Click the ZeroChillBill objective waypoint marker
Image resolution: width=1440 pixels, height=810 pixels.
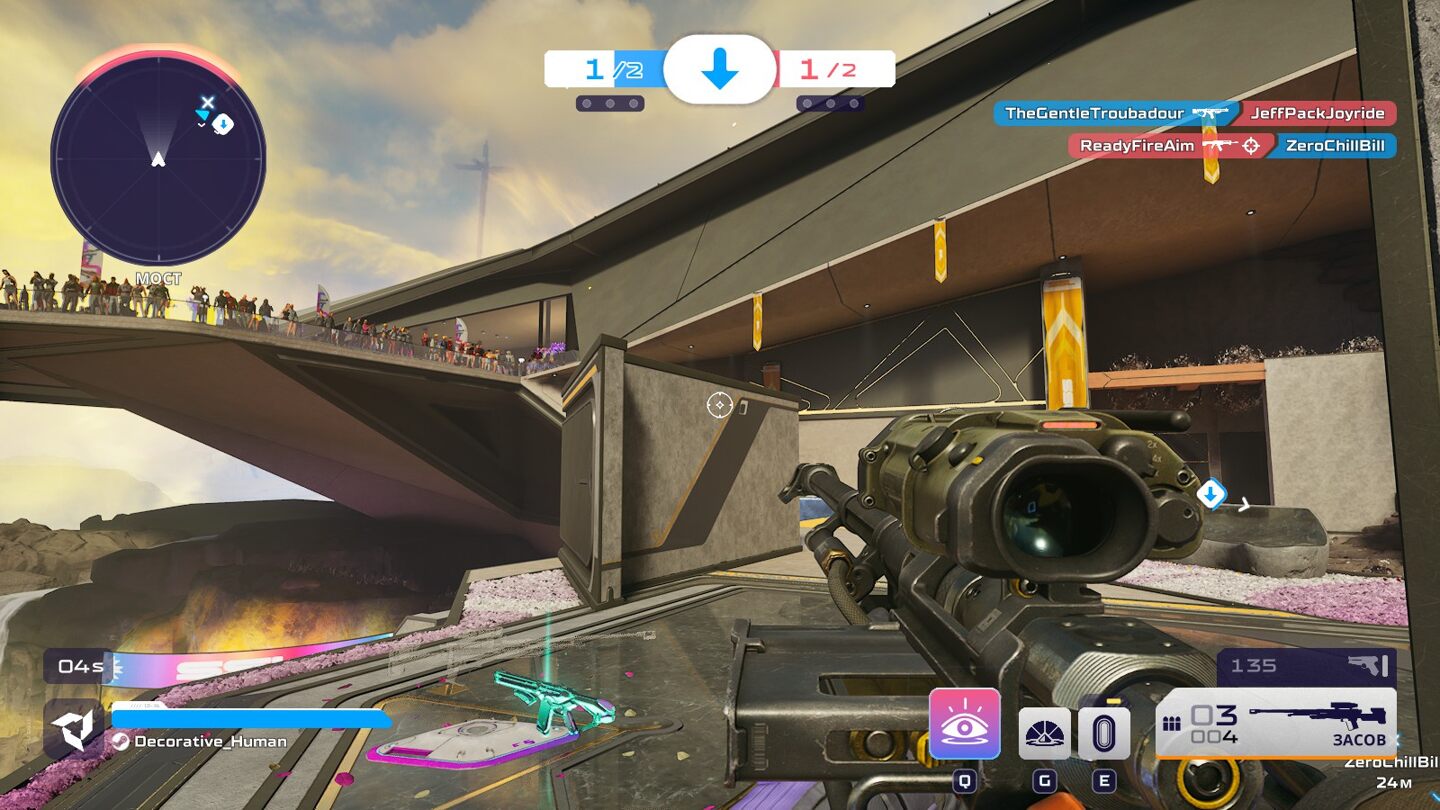pyautogui.click(x=1211, y=493)
